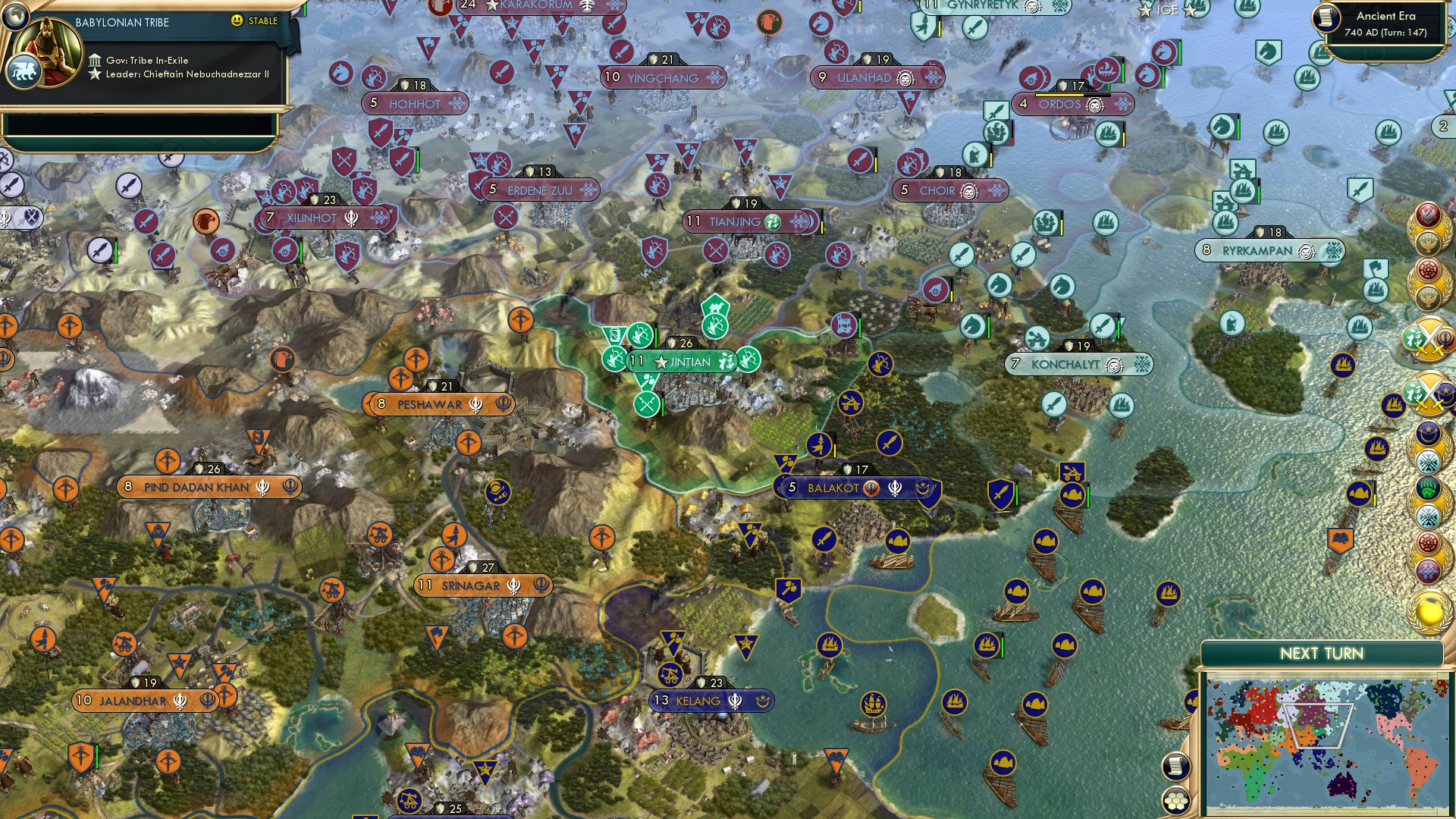Click leader portrait of Nebuchadnezzar II
Image resolution: width=1456 pixels, height=819 pixels.
[47, 52]
